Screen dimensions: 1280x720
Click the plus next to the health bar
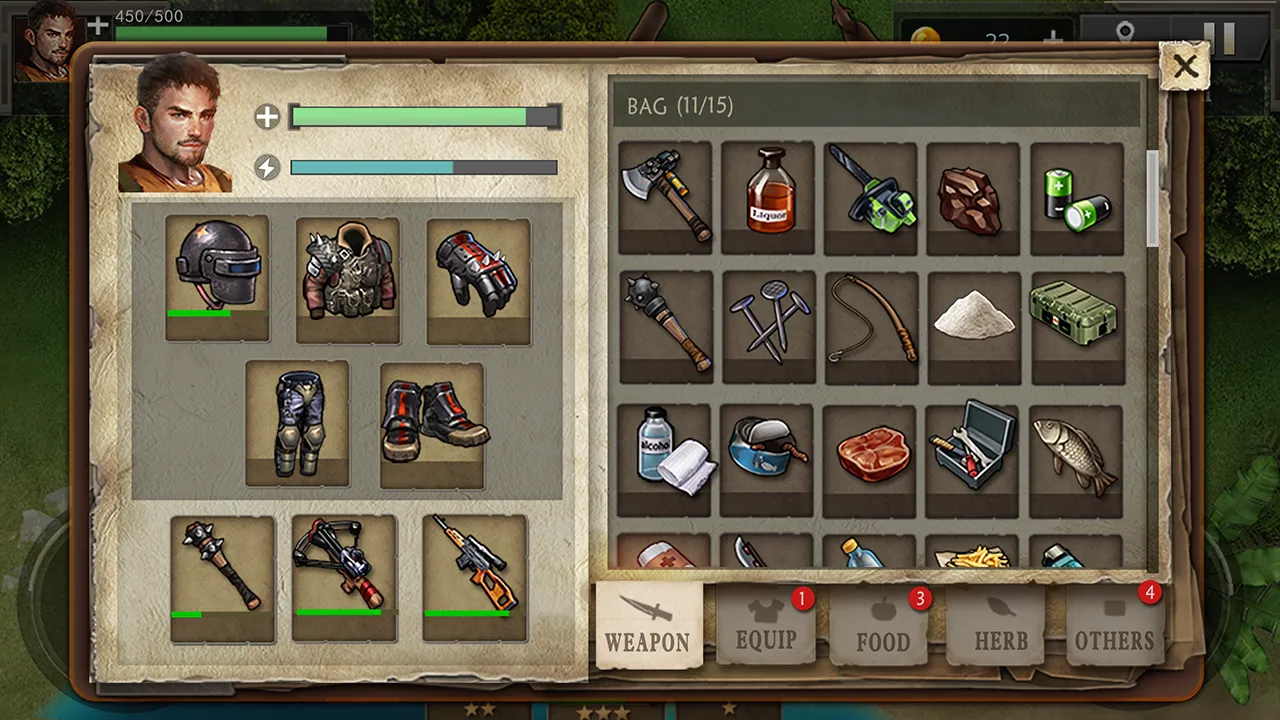[x=267, y=117]
